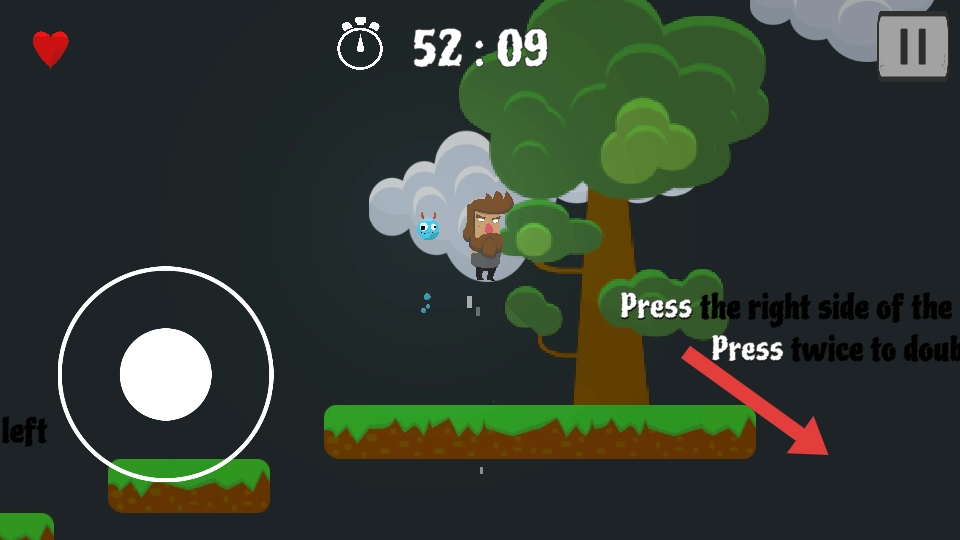The height and width of the screenshot is (540, 960).
Task: Tap the virtual joystick's white thumb knob
Action: point(166,374)
